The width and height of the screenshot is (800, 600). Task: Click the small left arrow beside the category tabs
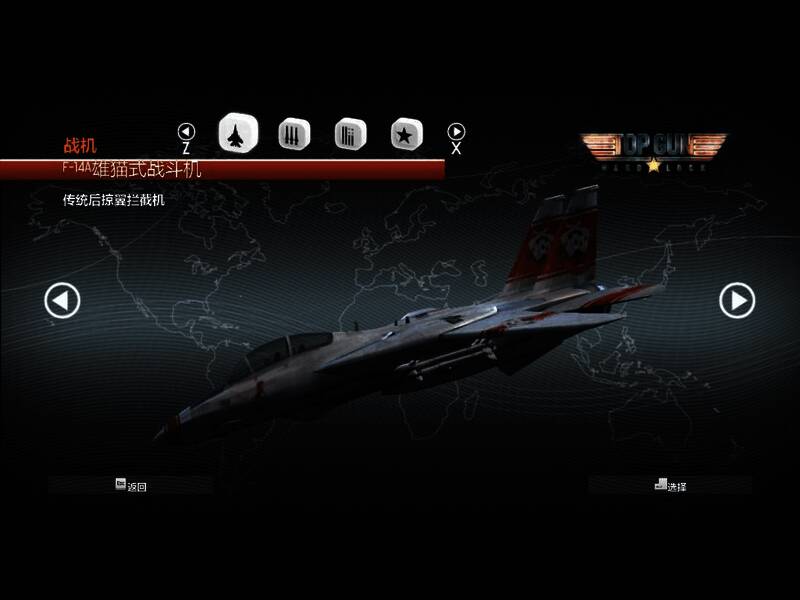click(186, 131)
